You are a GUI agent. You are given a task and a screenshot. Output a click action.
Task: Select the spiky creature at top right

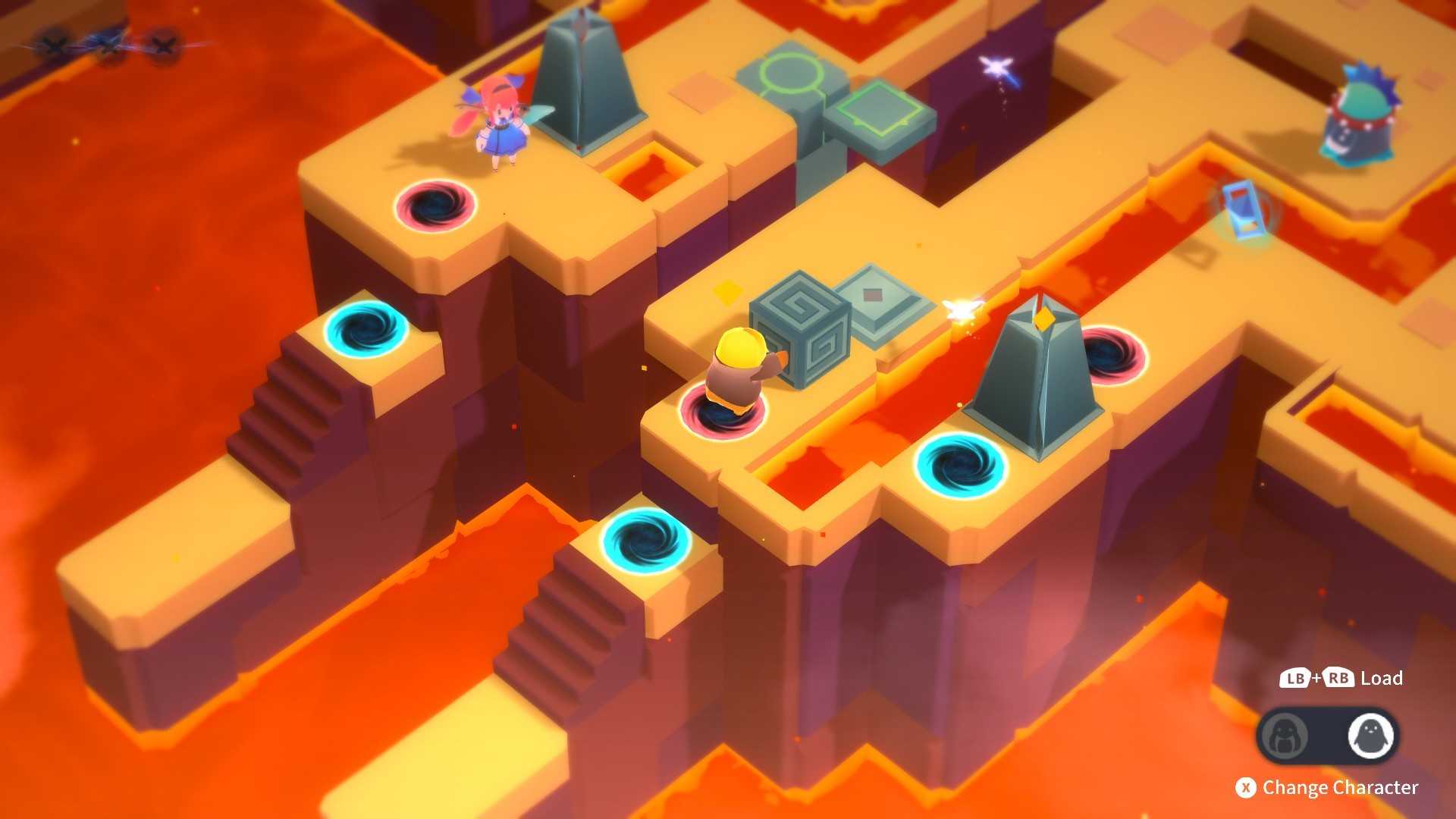(1360, 115)
